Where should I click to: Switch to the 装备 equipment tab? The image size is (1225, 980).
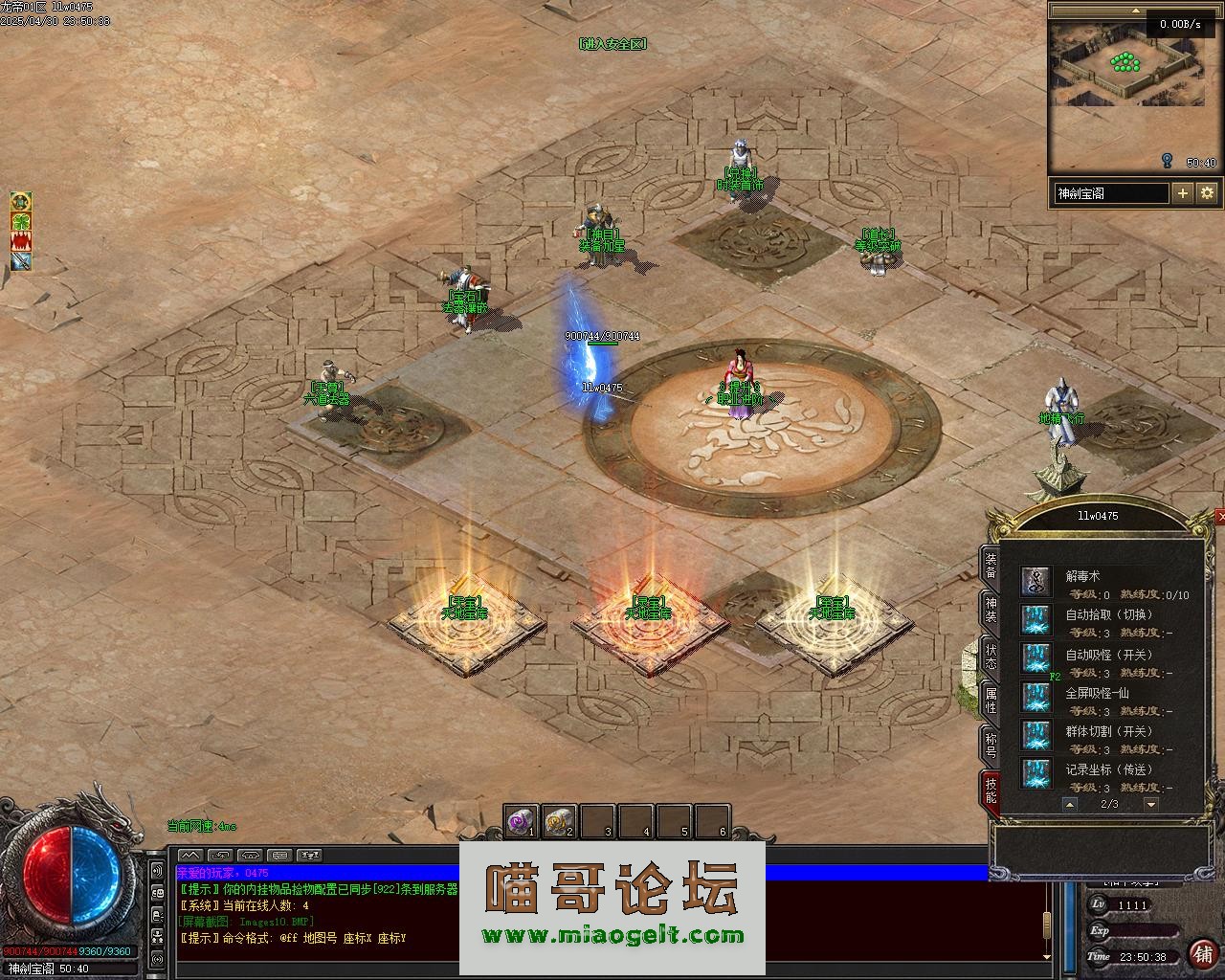point(991,566)
